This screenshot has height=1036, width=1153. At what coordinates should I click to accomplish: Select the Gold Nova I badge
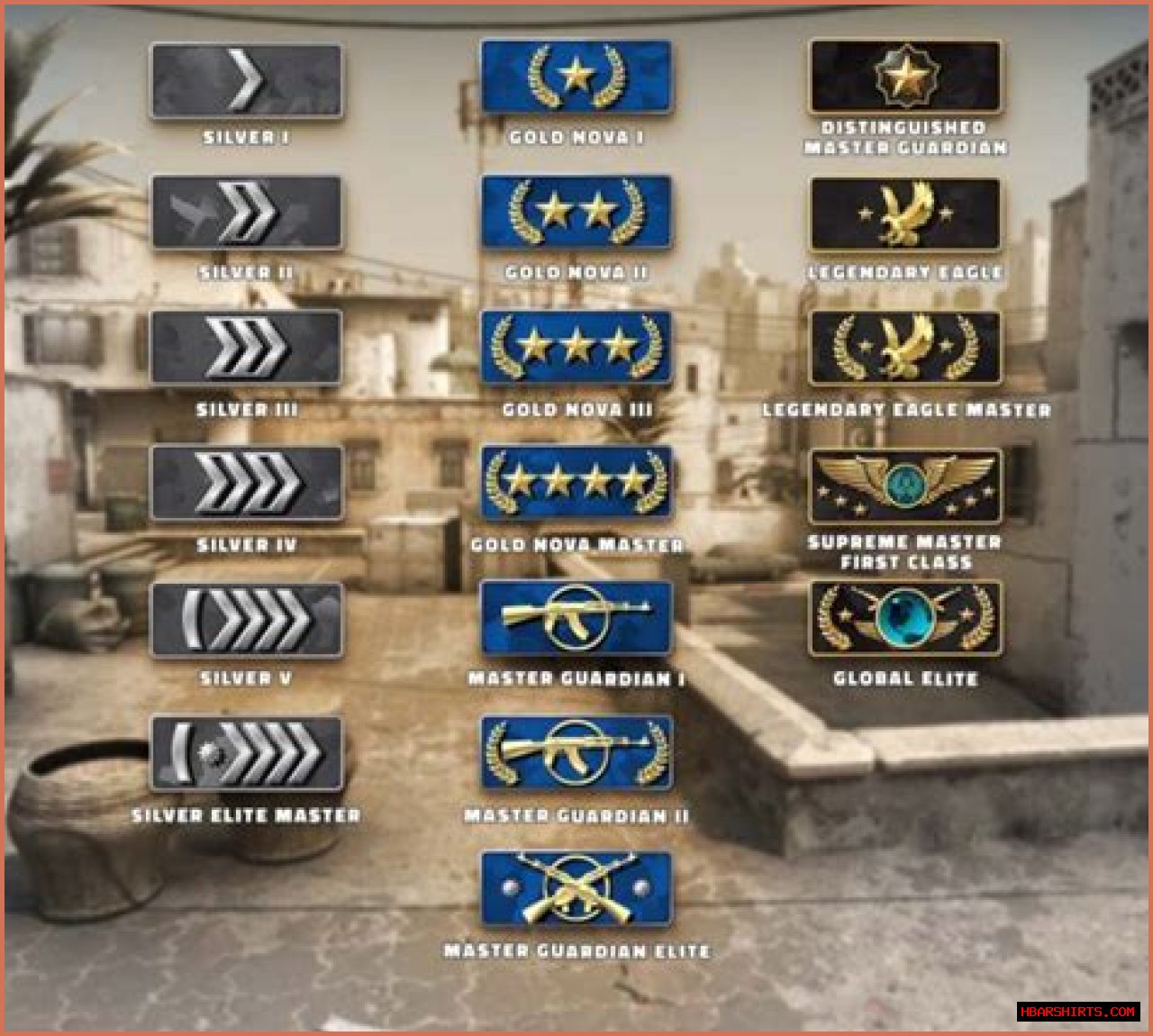click(576, 77)
